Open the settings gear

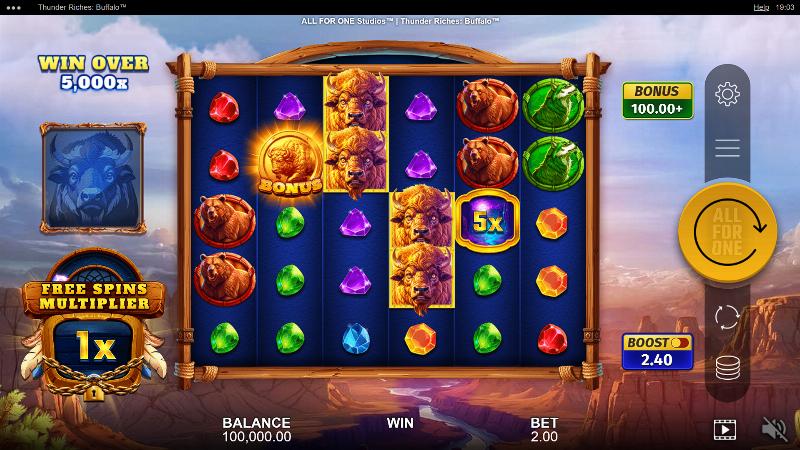[x=727, y=95]
